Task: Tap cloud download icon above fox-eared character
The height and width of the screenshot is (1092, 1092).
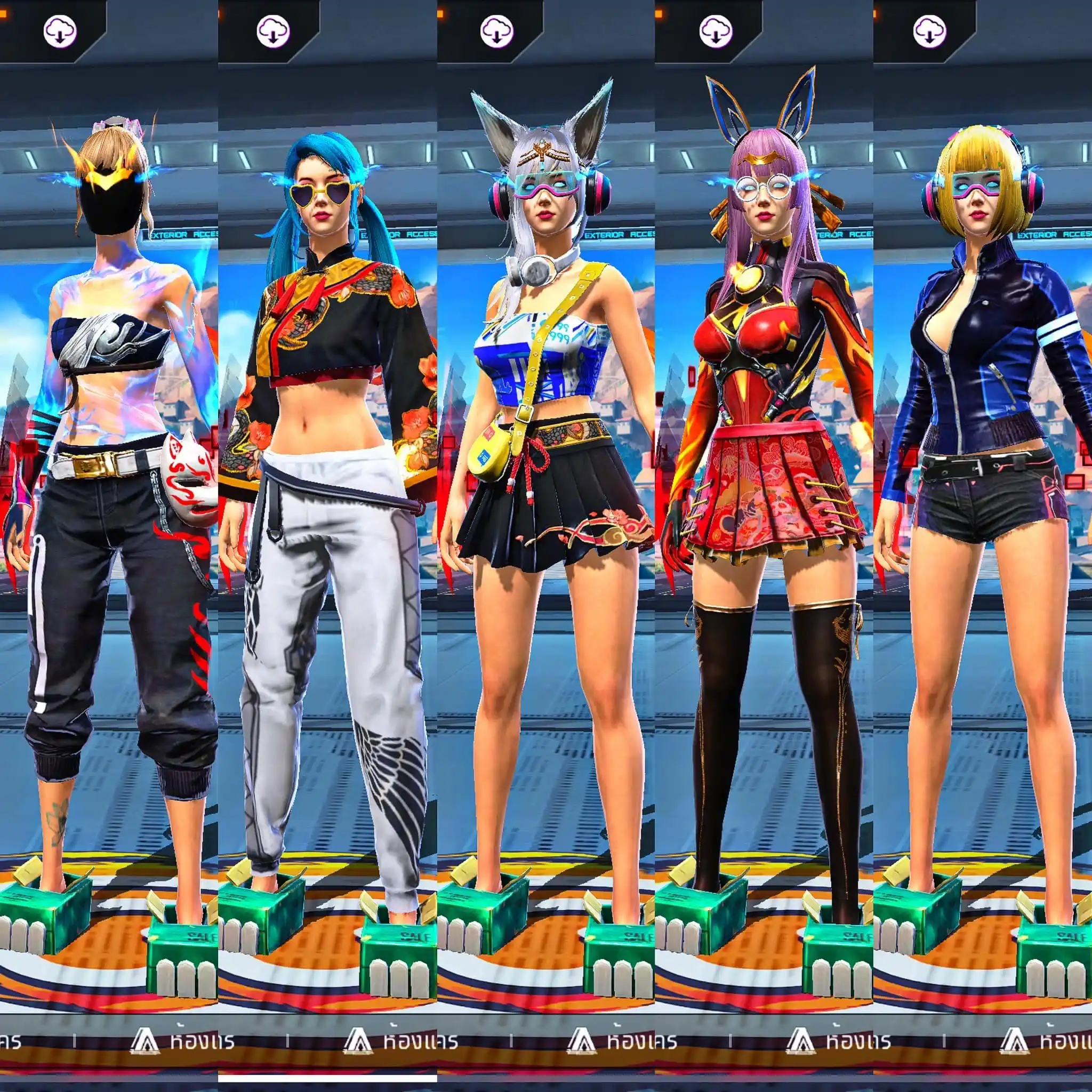Action: 497,31
